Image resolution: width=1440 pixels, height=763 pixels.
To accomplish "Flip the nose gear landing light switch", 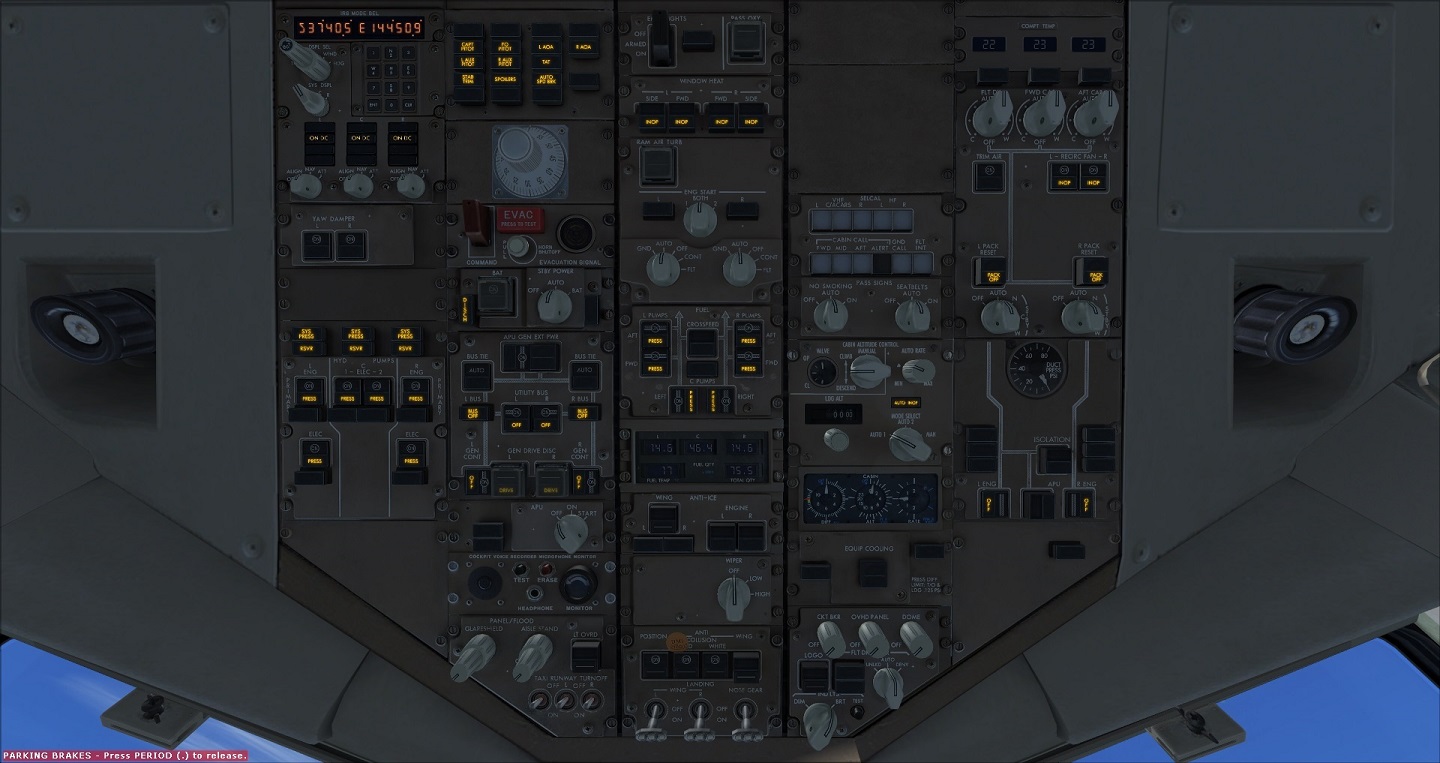I will [745, 714].
